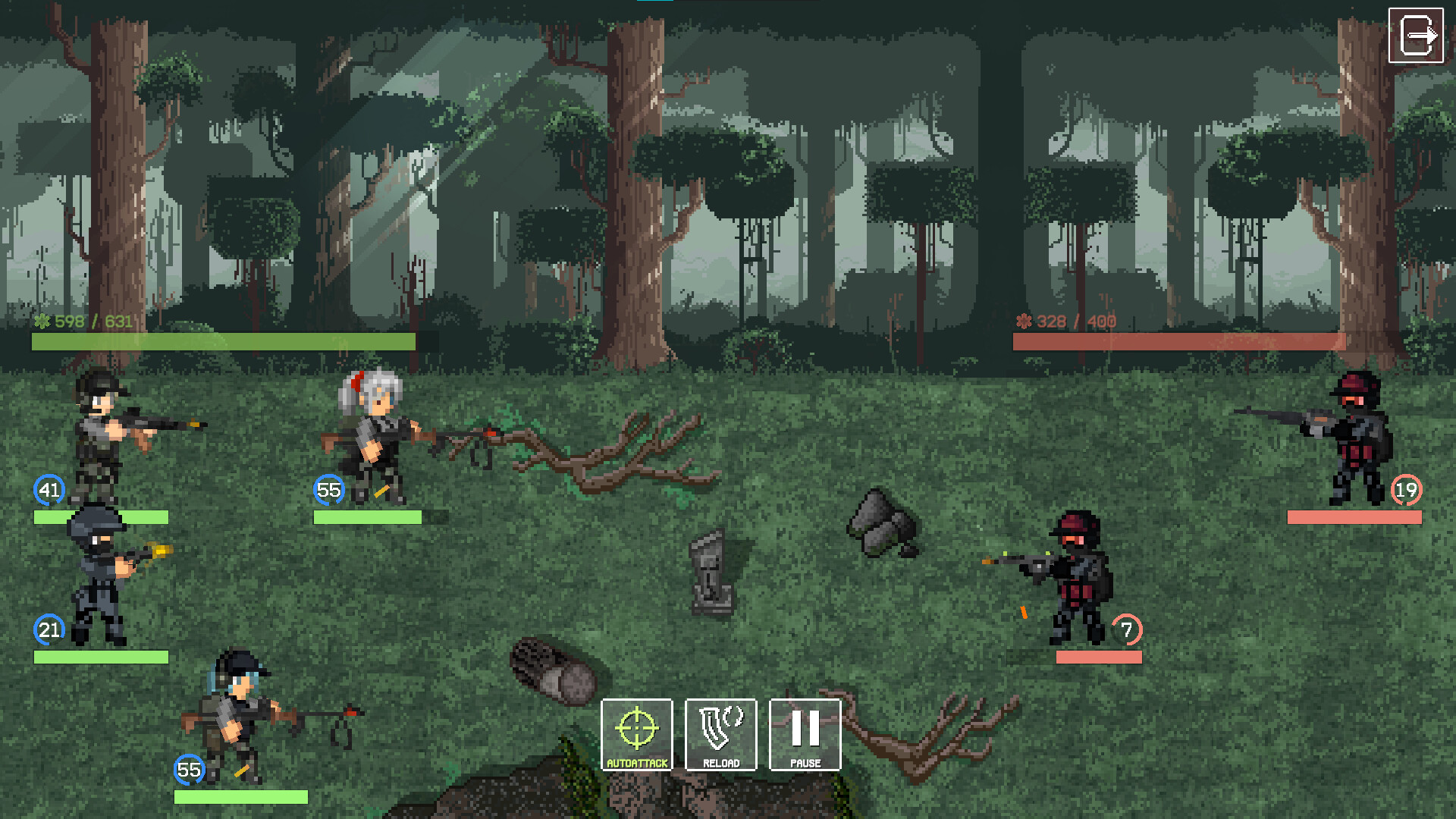1456x819 pixels.
Task: Select the blue level 41 badge
Action: 49,491
